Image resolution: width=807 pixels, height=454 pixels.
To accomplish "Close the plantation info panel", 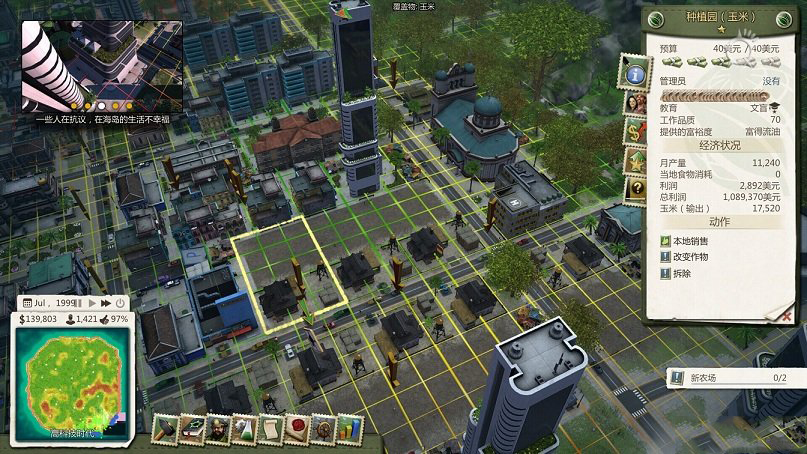I will 769,314.
